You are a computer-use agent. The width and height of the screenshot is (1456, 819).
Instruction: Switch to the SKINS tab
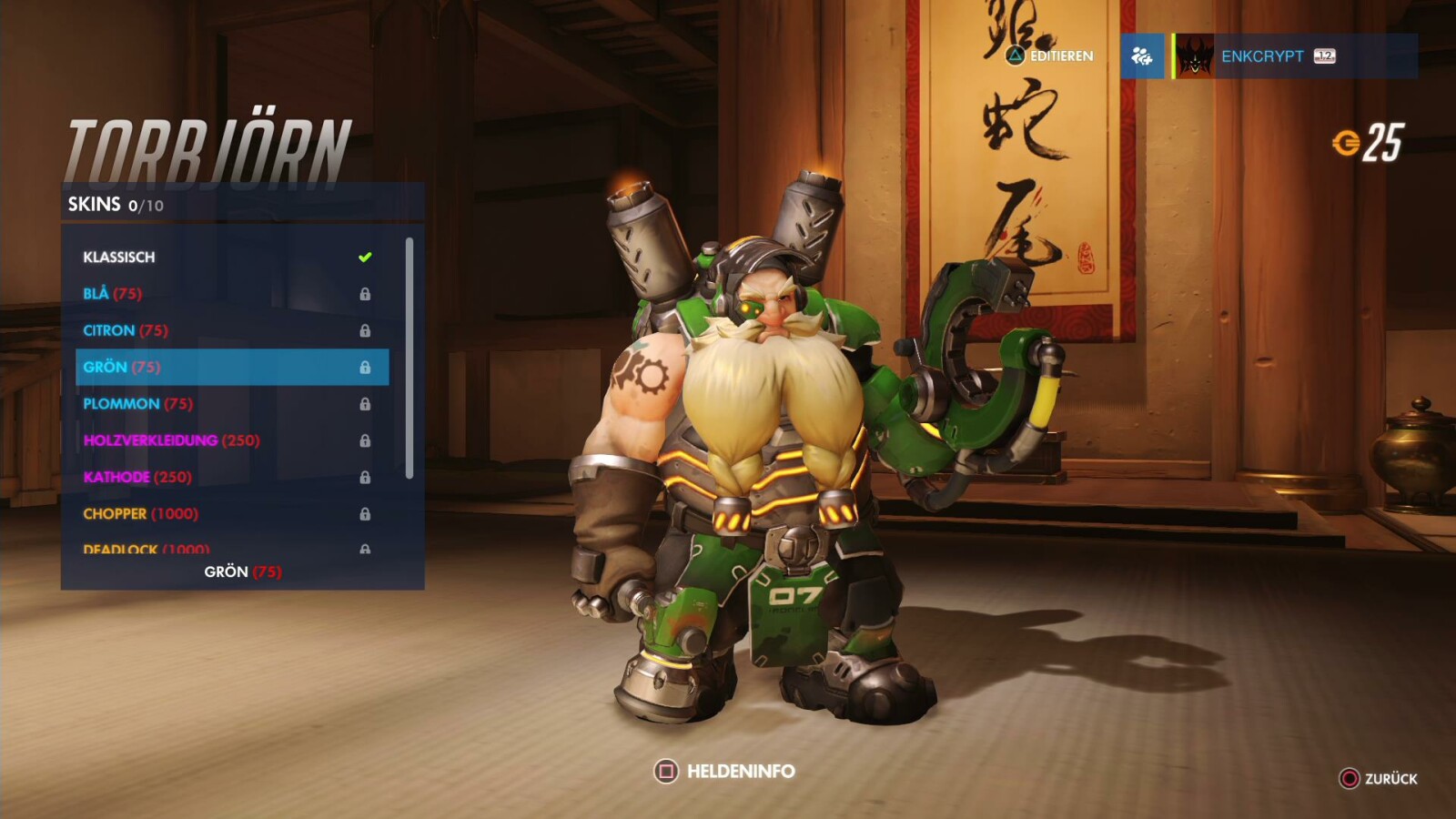click(x=94, y=205)
